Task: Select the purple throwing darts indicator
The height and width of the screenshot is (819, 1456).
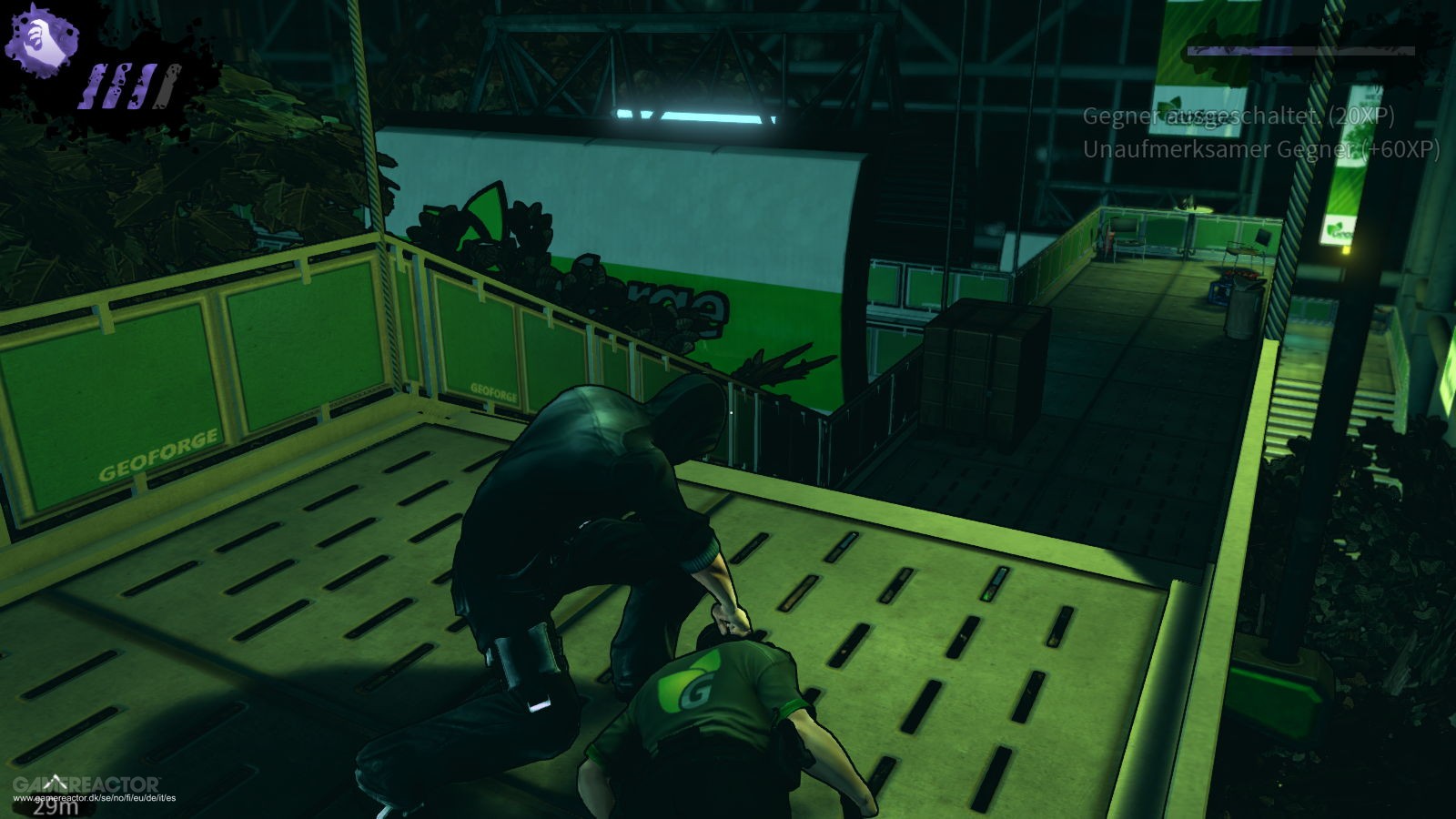Action: [128, 86]
